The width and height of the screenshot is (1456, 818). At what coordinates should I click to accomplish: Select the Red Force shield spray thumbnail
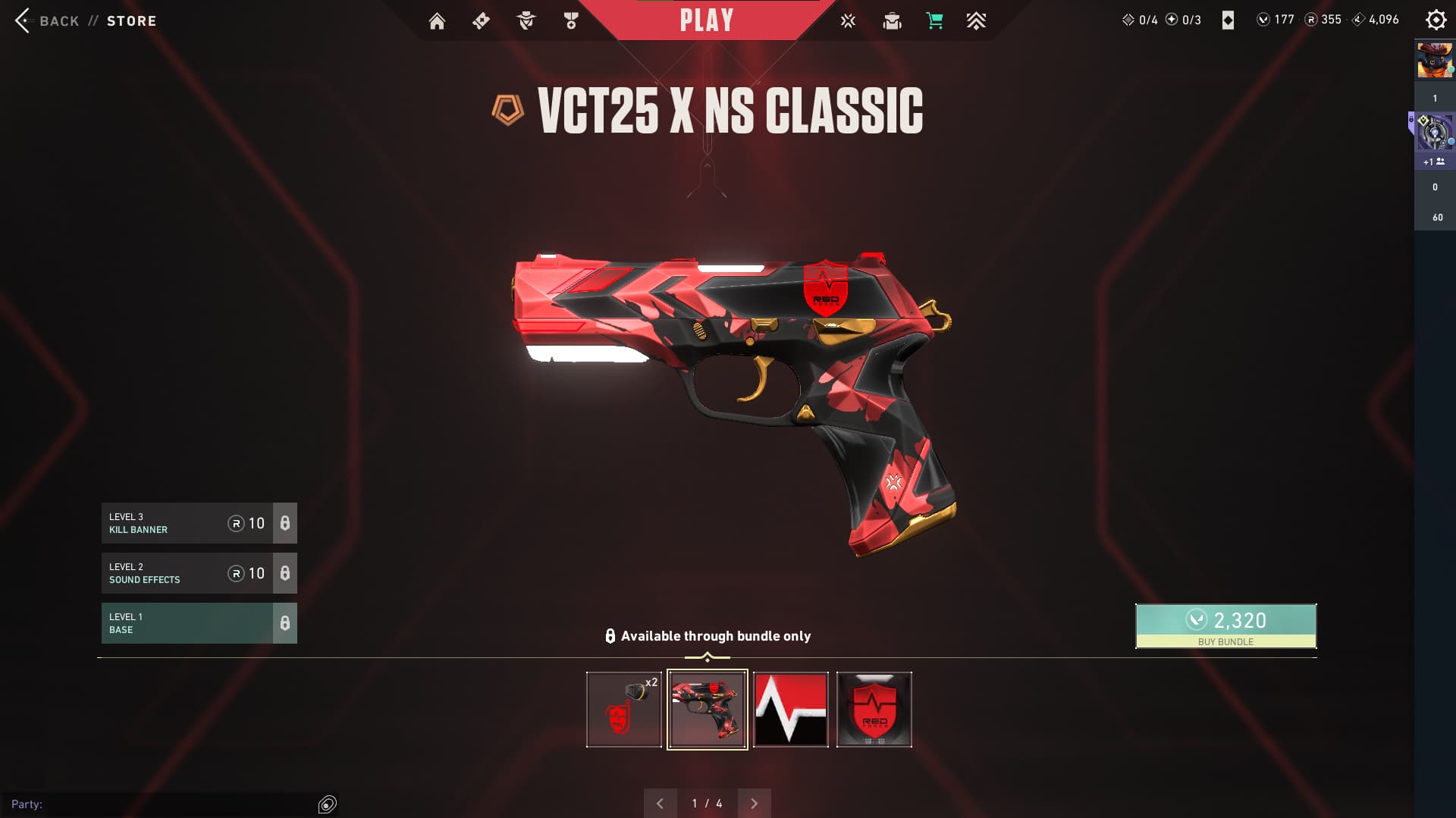pos(874,710)
